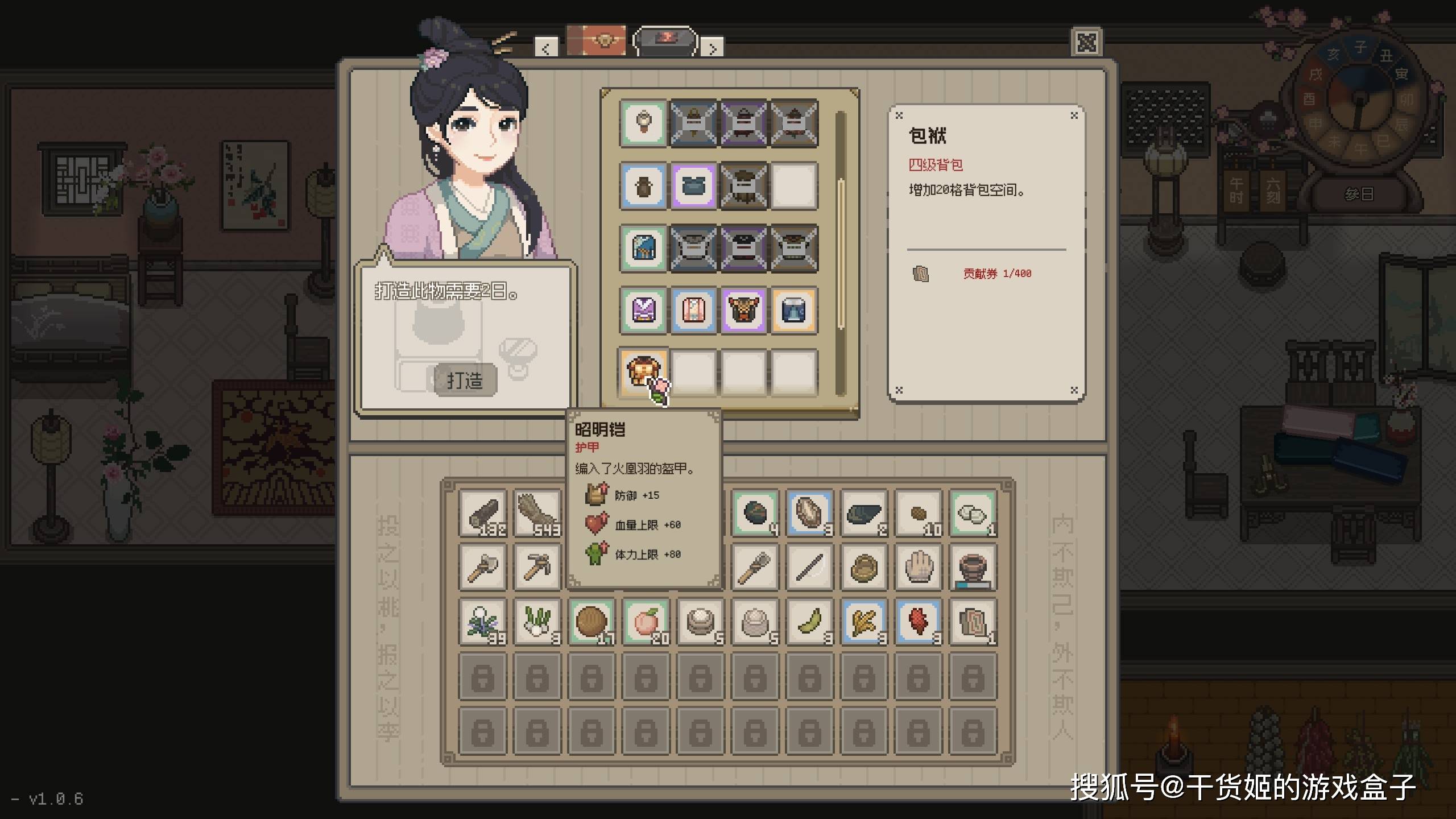Screen dimensions: 1456x819
Task: Select the red leaf item slot
Action: (x=919, y=622)
